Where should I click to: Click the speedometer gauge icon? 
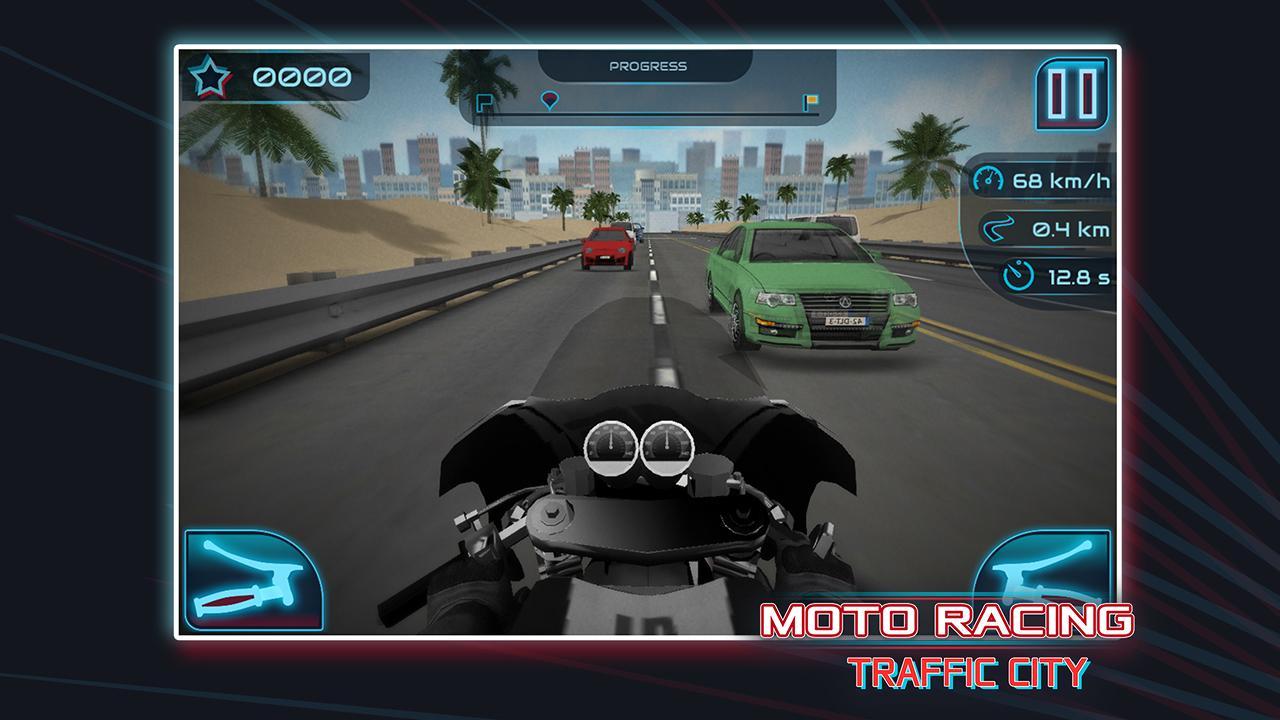989,177
